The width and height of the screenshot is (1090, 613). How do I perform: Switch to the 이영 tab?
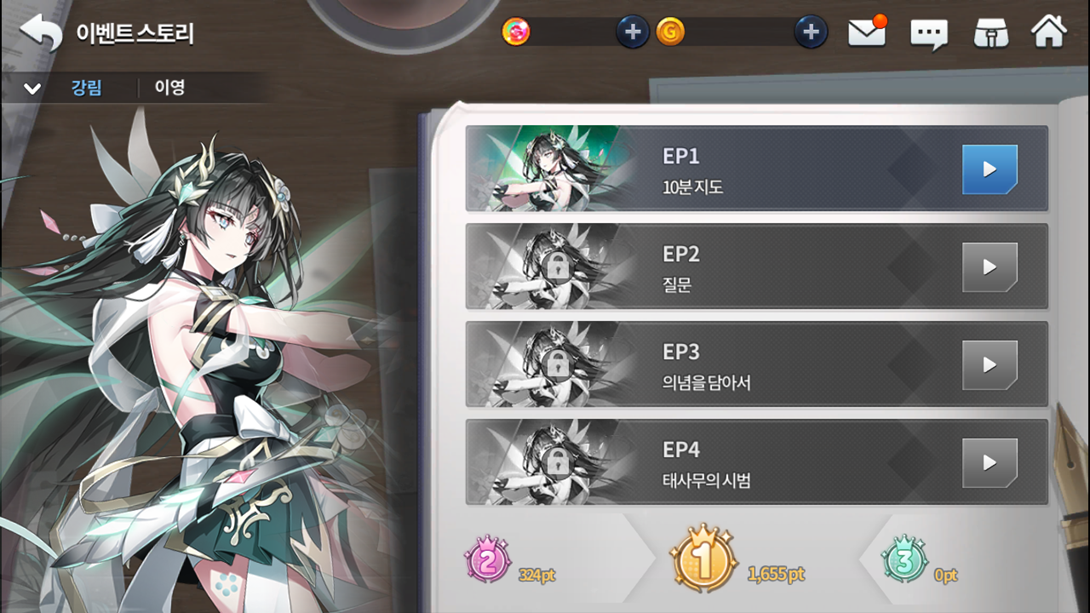(x=169, y=88)
